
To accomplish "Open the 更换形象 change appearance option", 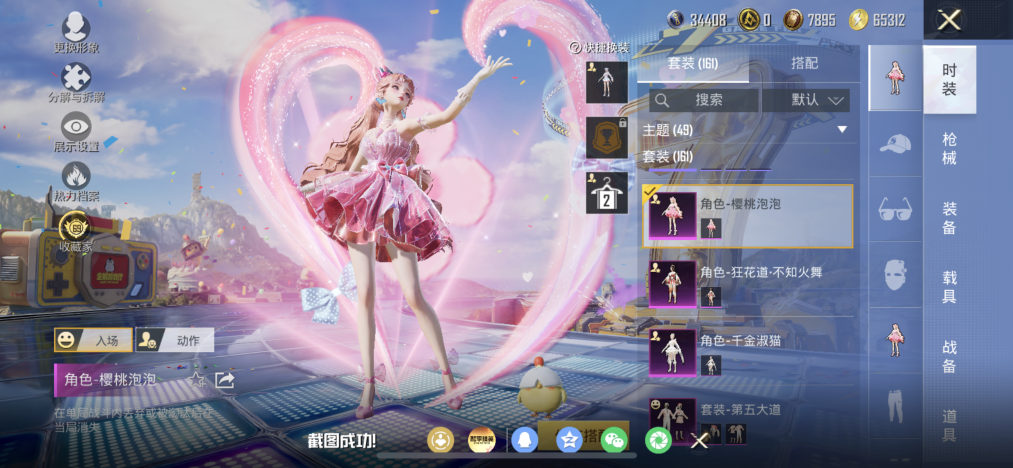I will [76, 30].
